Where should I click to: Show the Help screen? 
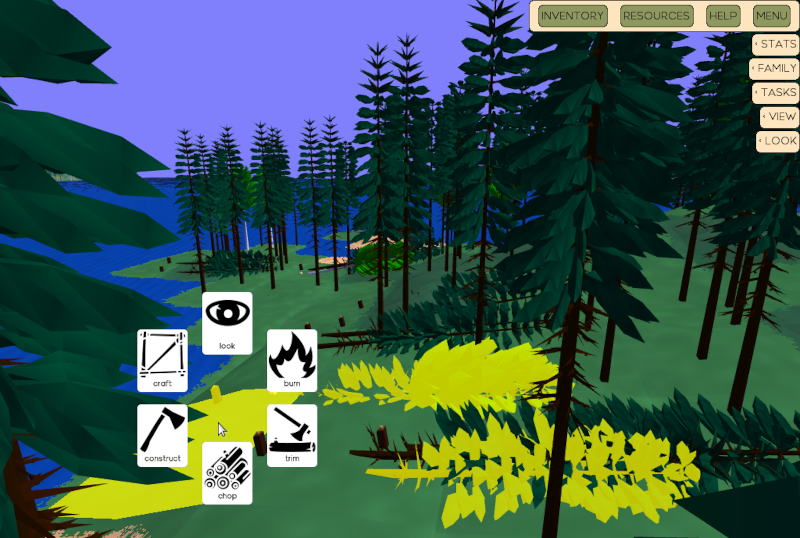[723, 16]
